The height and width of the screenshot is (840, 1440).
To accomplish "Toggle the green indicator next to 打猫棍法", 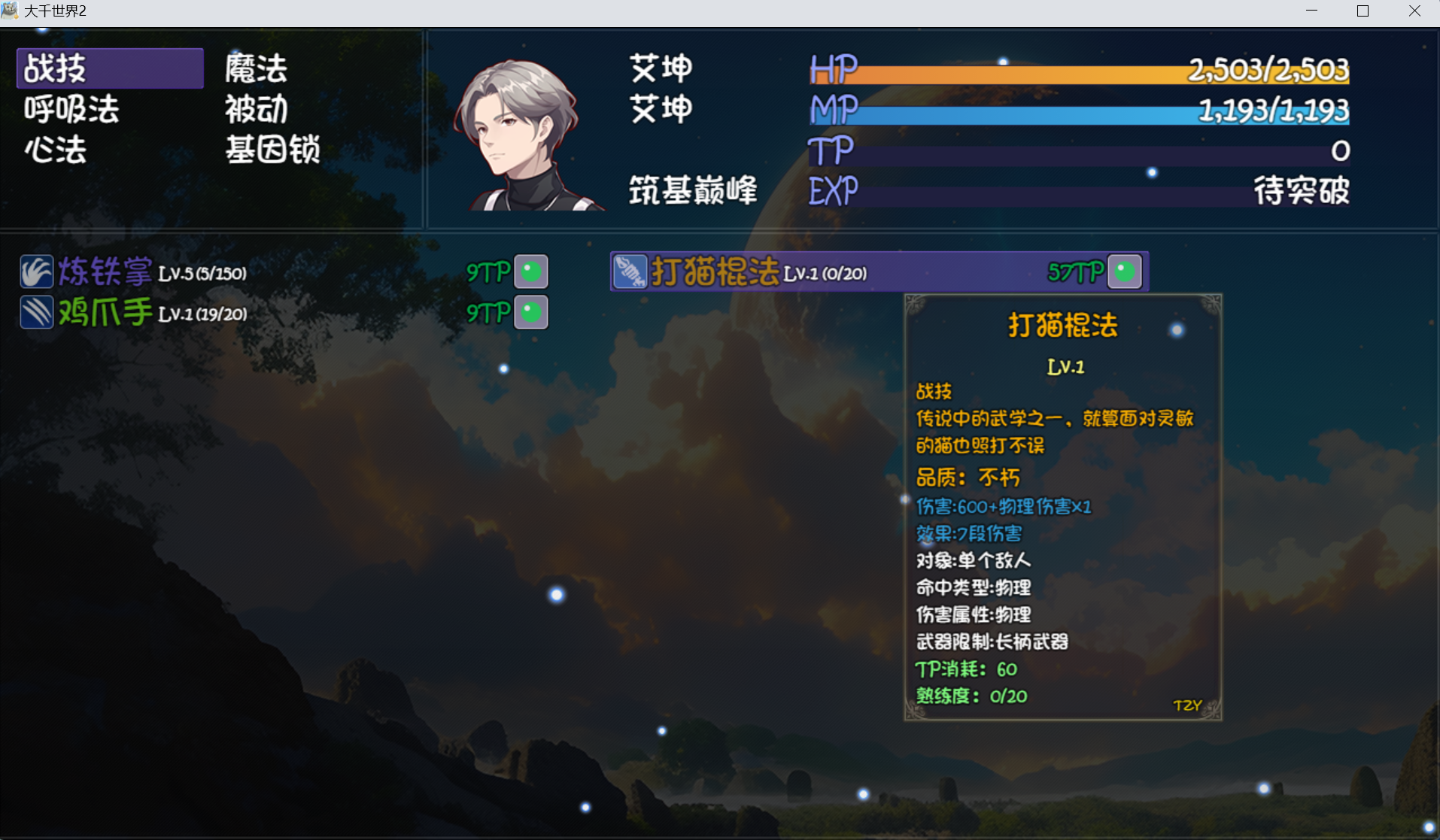I will pos(1124,270).
